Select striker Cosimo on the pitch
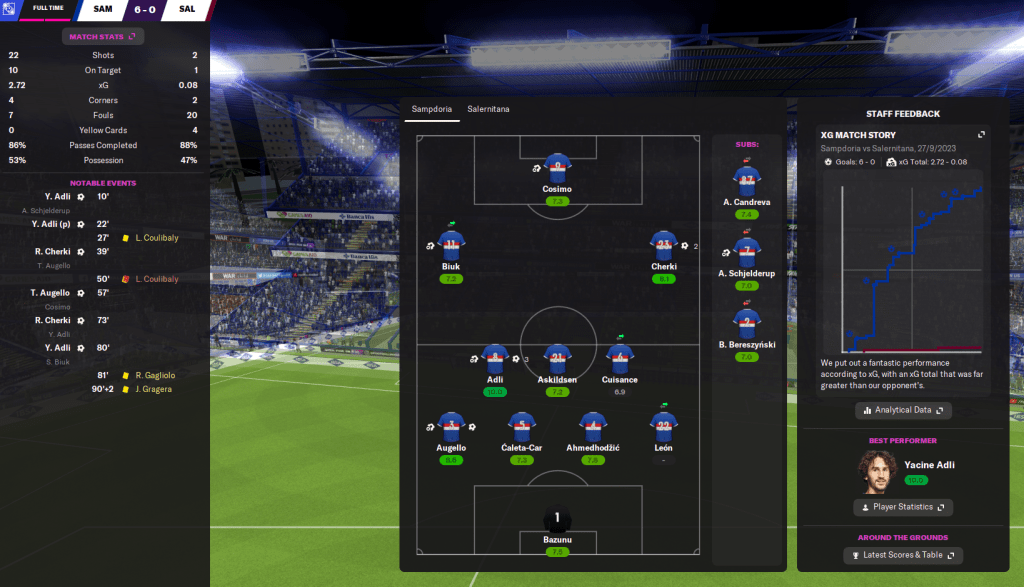 (557, 167)
